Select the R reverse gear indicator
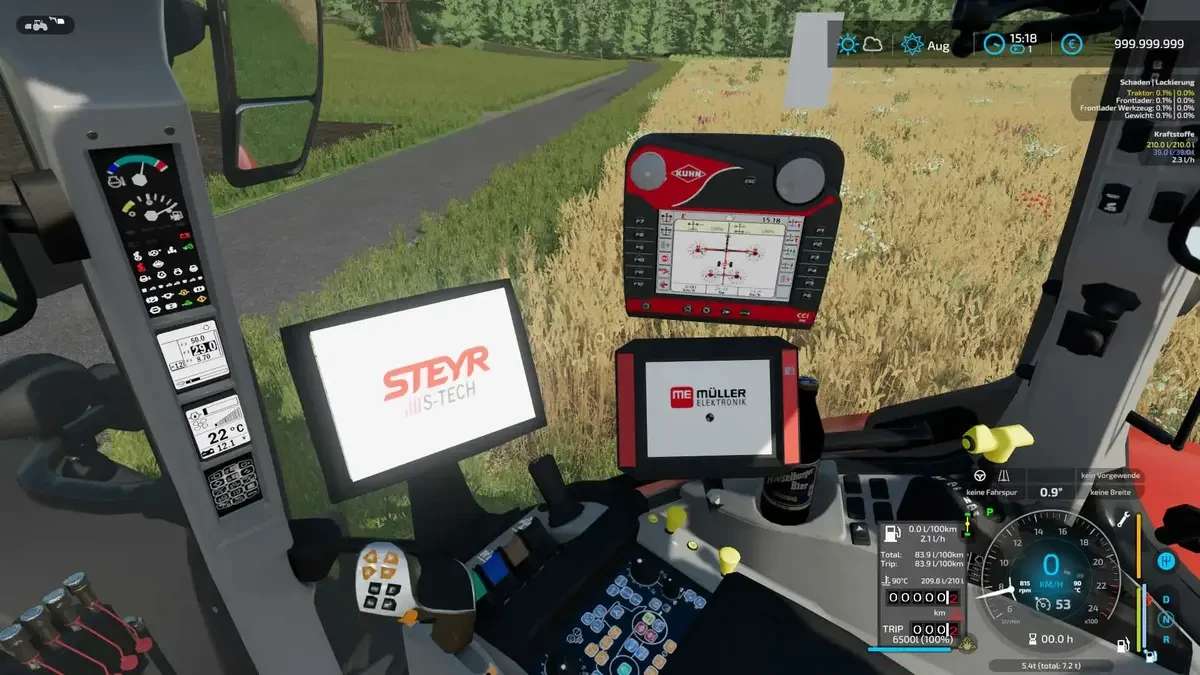Viewport: 1200px width, 675px height. (x=1165, y=639)
